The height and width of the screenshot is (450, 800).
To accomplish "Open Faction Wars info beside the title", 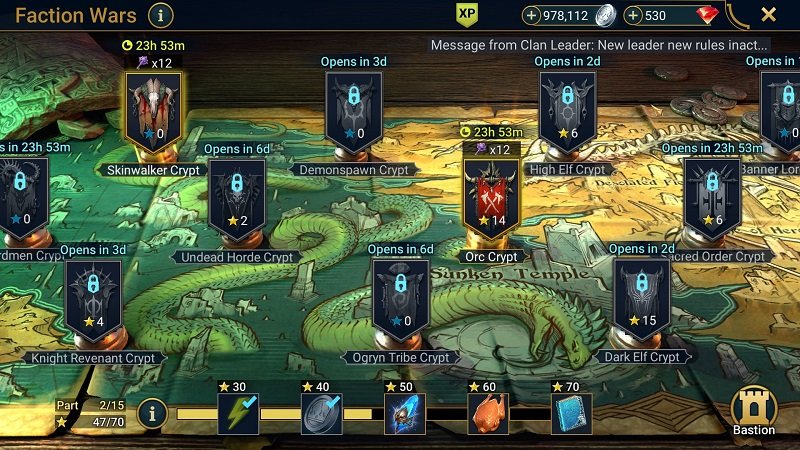I will pos(160,15).
